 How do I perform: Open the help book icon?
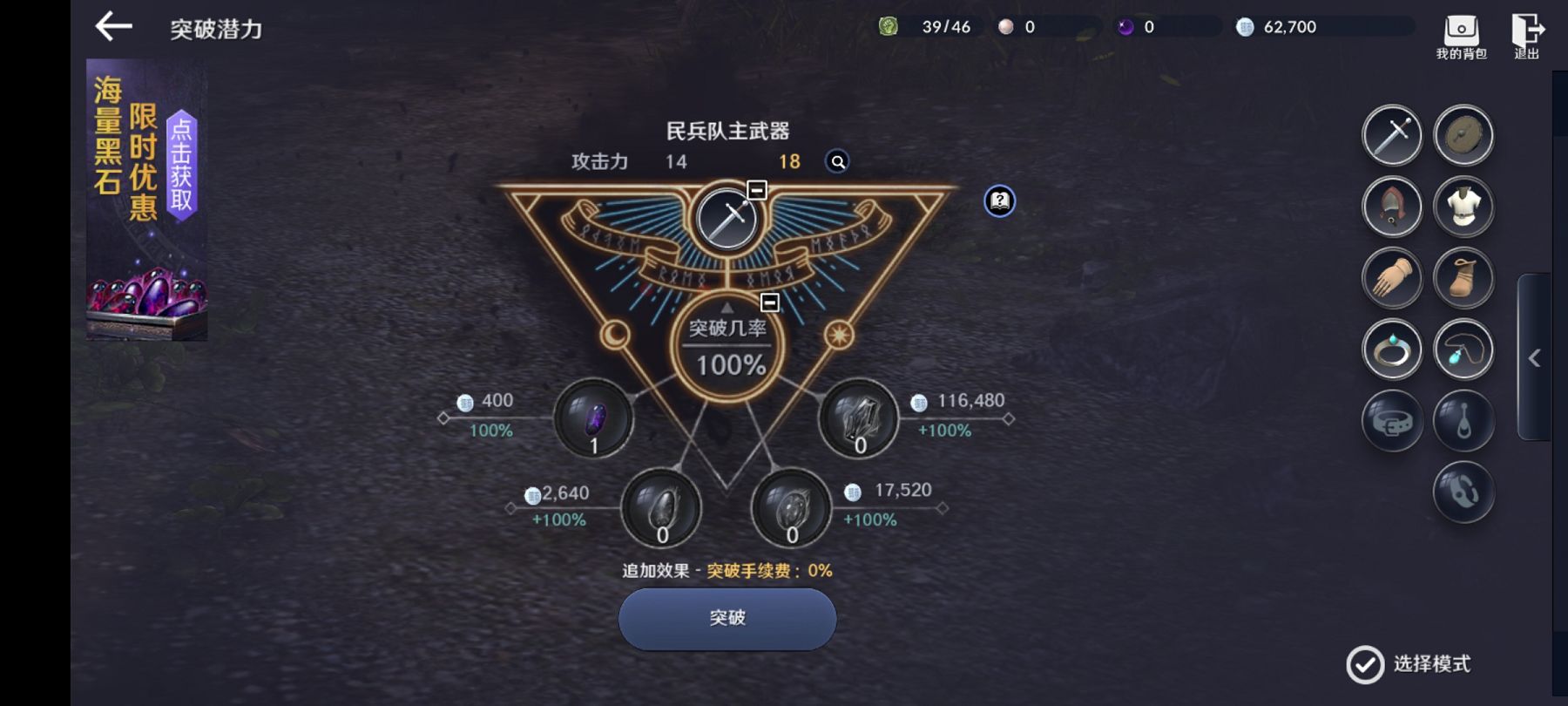point(999,201)
